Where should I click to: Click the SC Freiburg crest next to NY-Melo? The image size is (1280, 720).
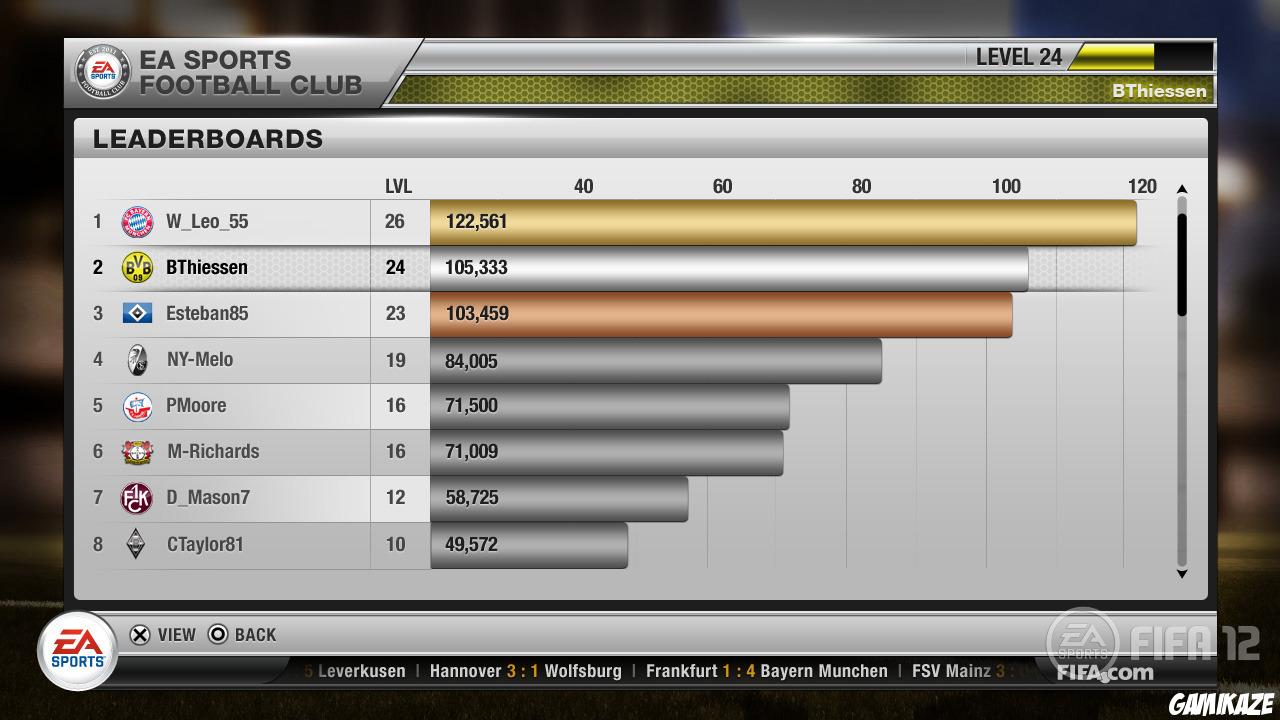(135, 360)
